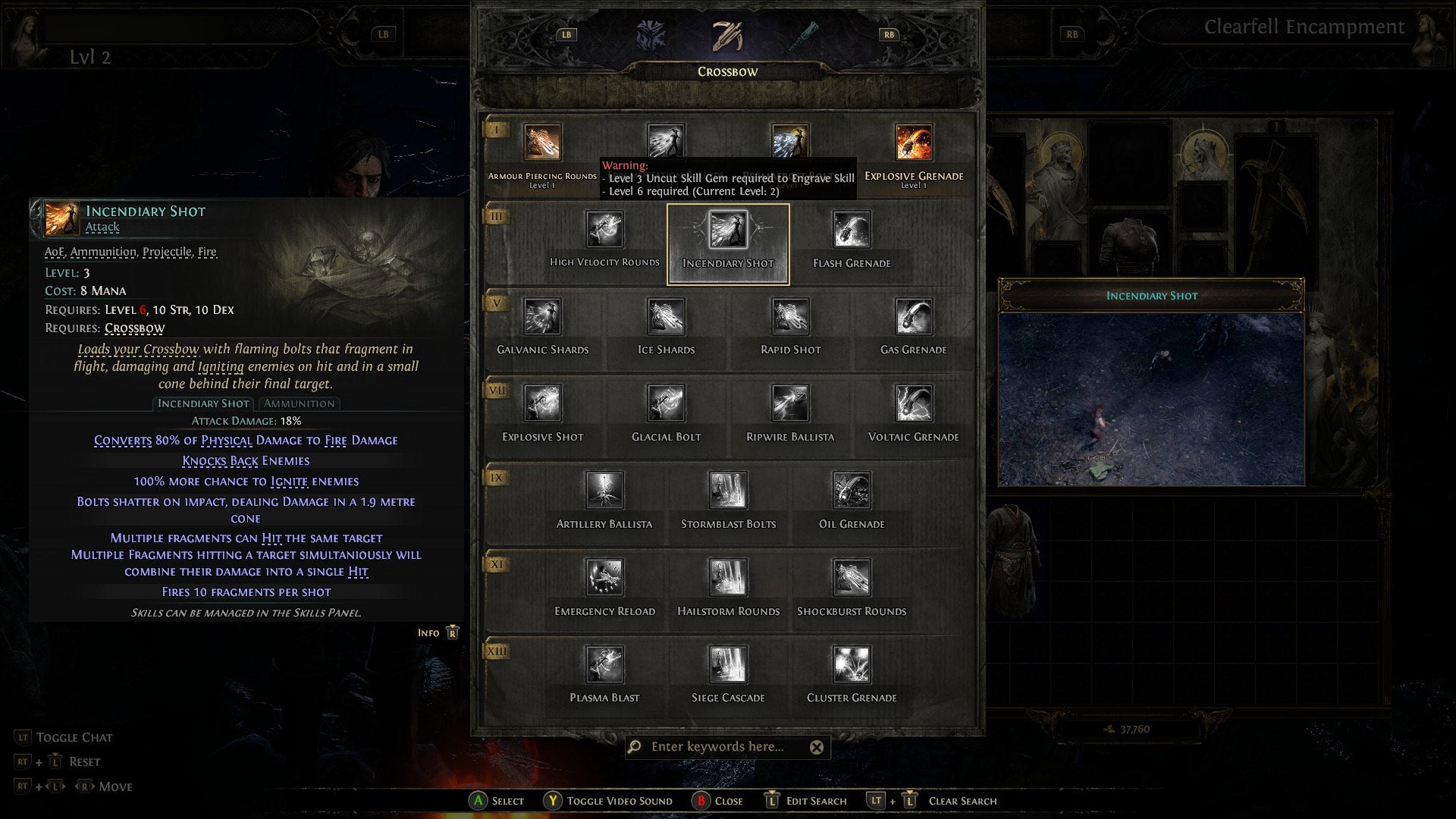This screenshot has height=819, width=1456.
Task: Select the Galvanic Shards gem
Action: [x=542, y=318]
